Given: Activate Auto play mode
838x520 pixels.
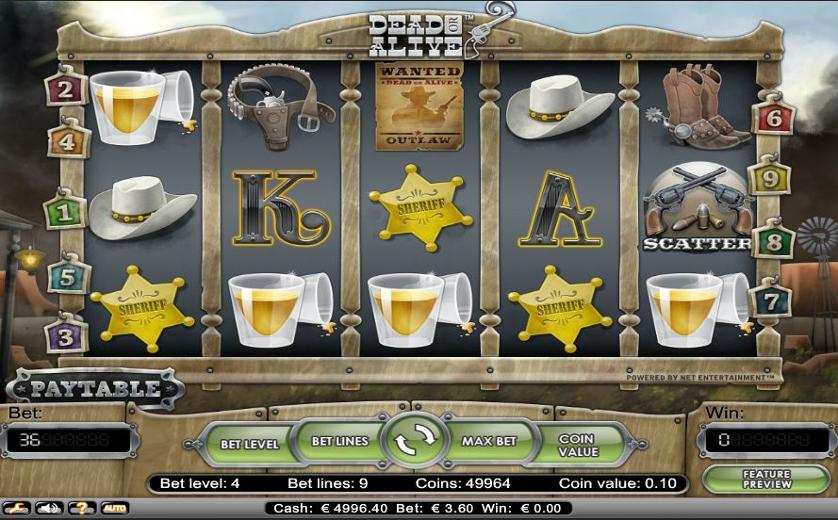Looking at the screenshot, I should click(x=114, y=508).
